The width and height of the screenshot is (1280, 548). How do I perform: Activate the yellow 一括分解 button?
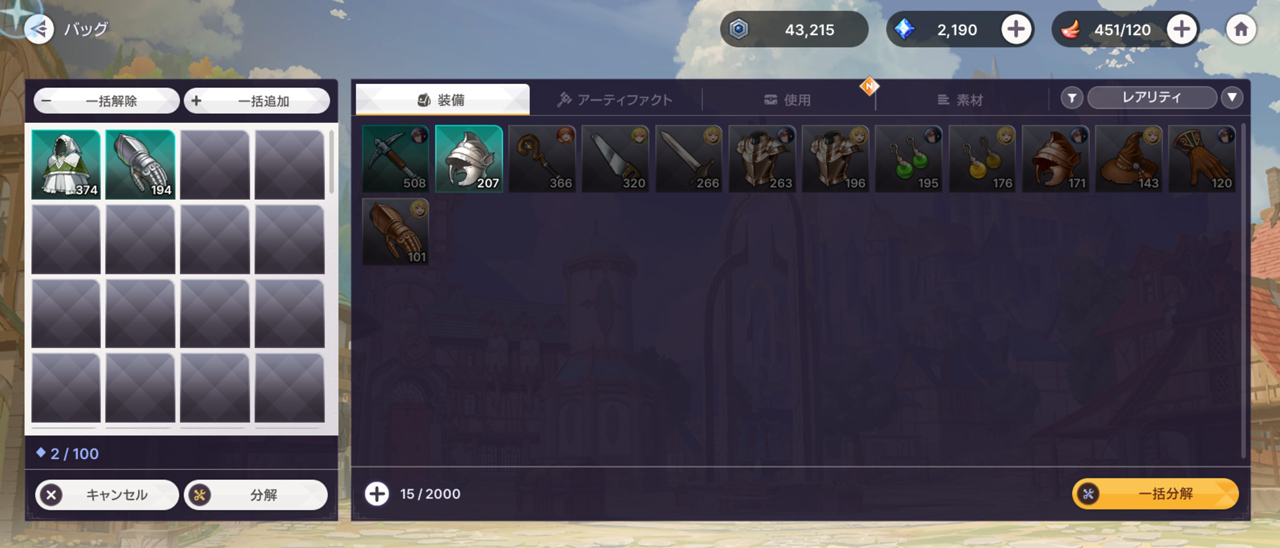pyautogui.click(x=1155, y=494)
